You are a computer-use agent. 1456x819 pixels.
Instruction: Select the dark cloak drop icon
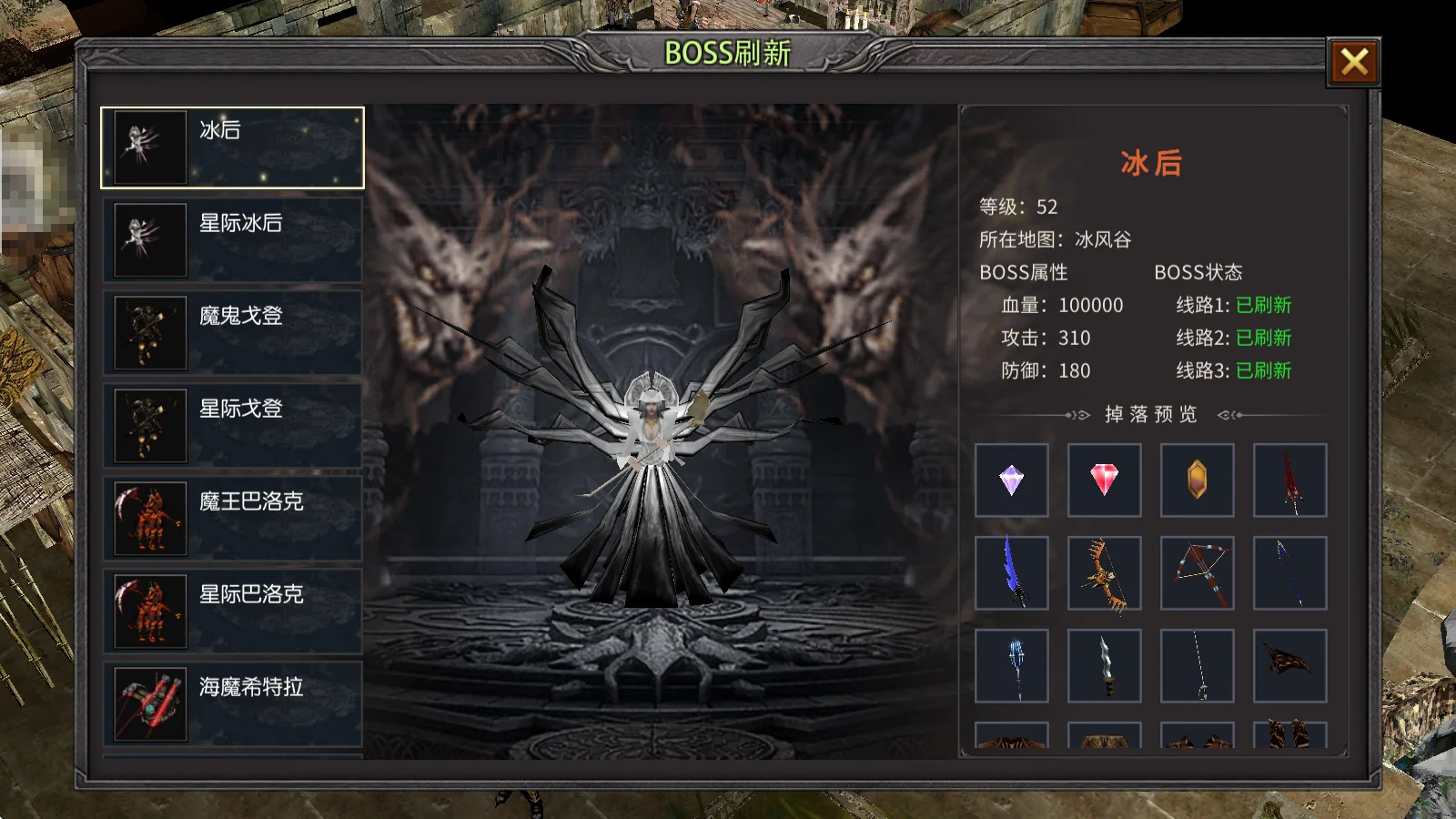pyautogui.click(x=1289, y=664)
